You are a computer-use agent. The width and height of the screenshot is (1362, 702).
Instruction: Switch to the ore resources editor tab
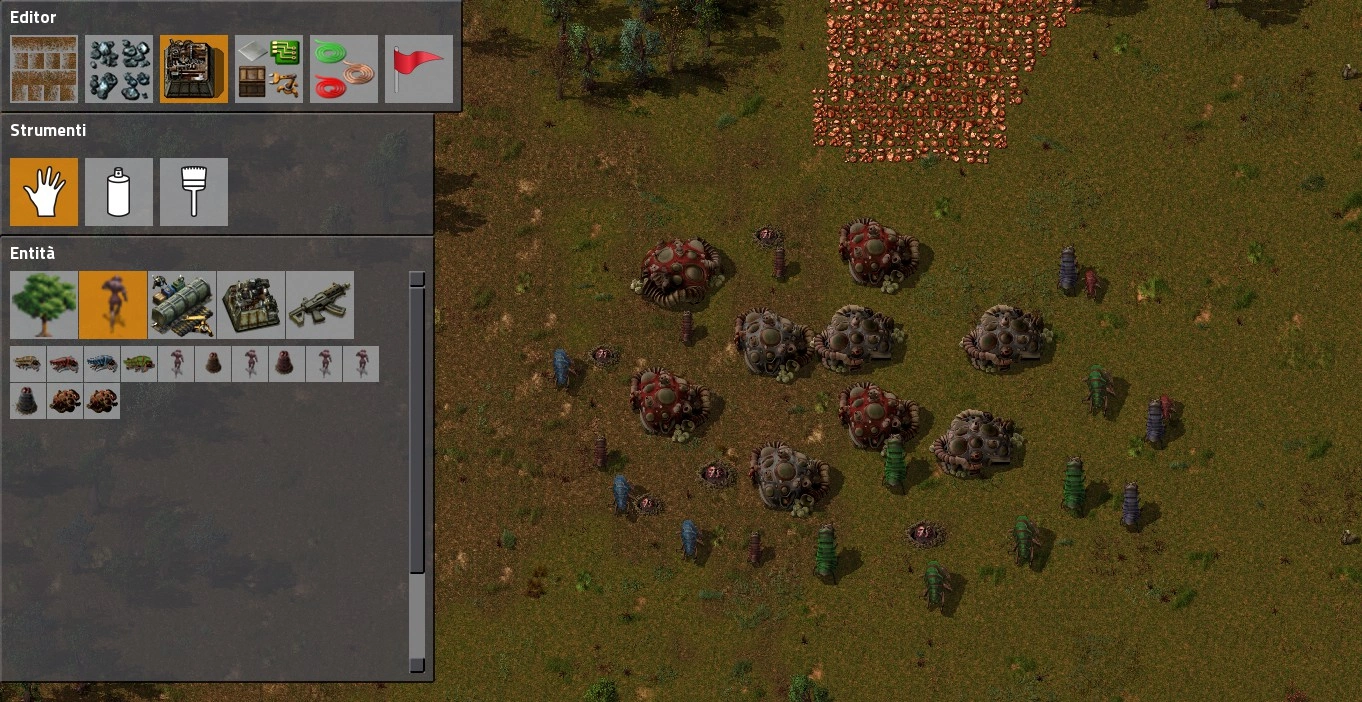(x=119, y=69)
